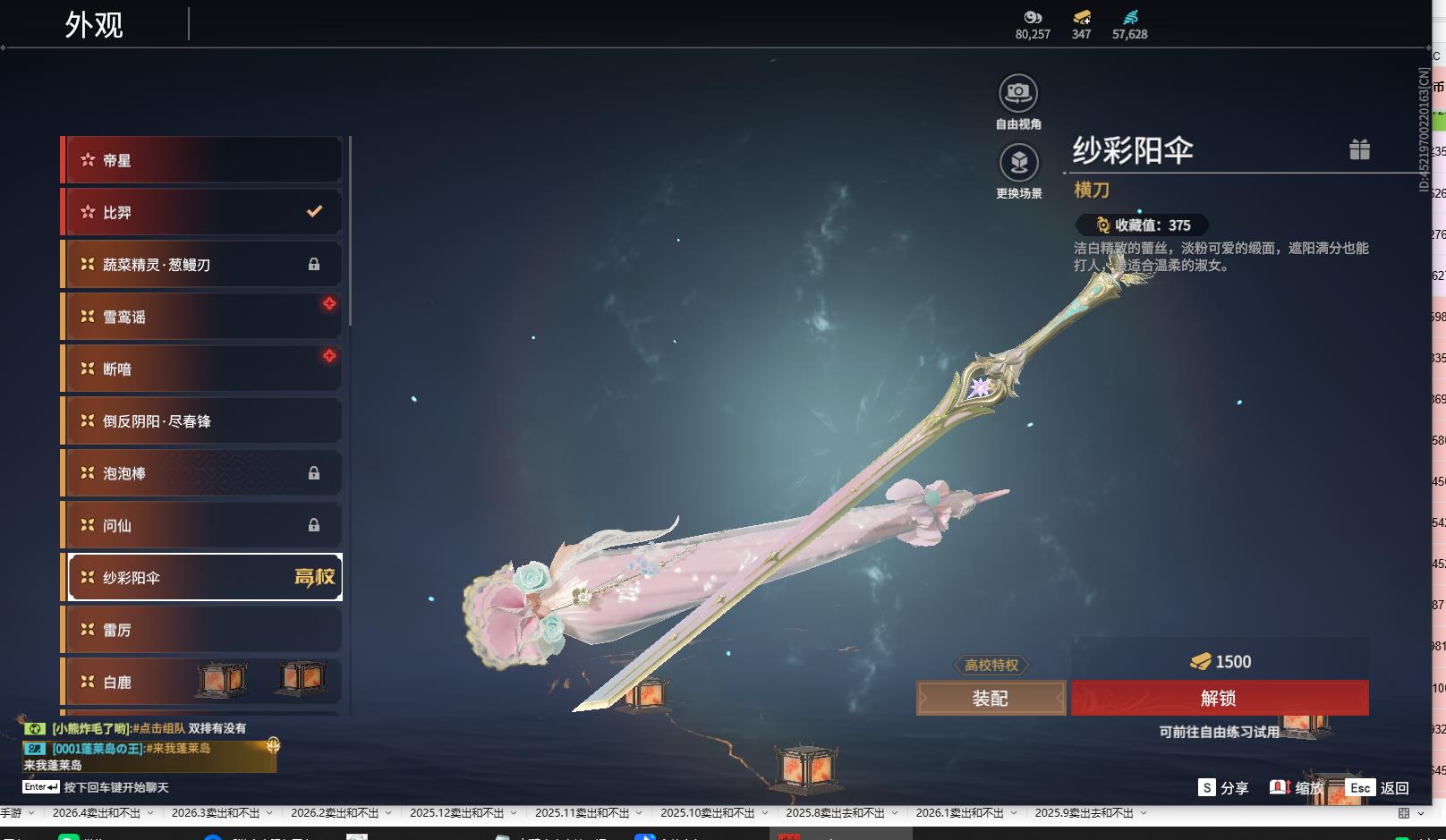
Task: Pick the 雪鸾谣 skin entry
Action: [202, 317]
